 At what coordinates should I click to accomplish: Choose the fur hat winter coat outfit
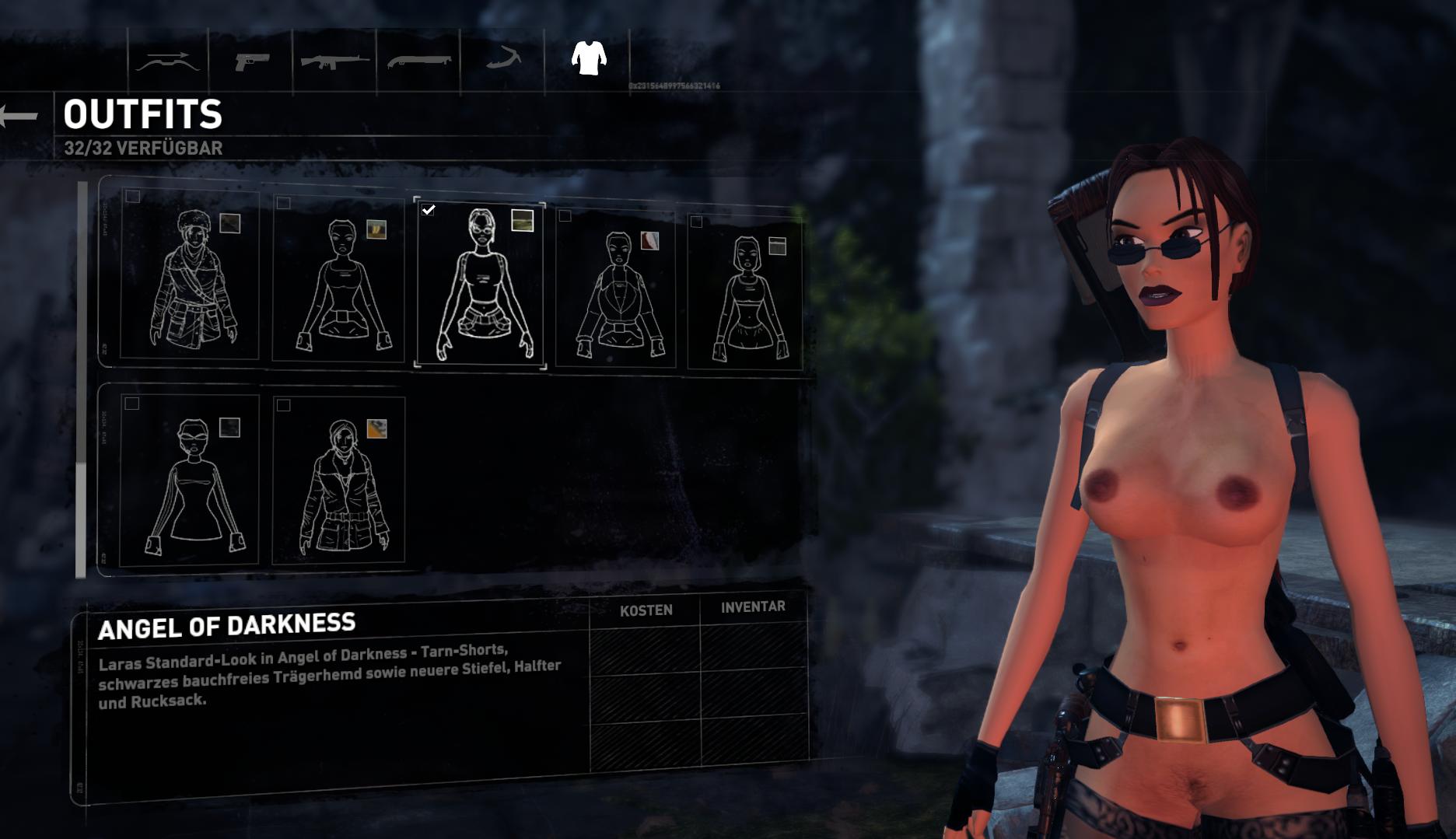(189, 276)
